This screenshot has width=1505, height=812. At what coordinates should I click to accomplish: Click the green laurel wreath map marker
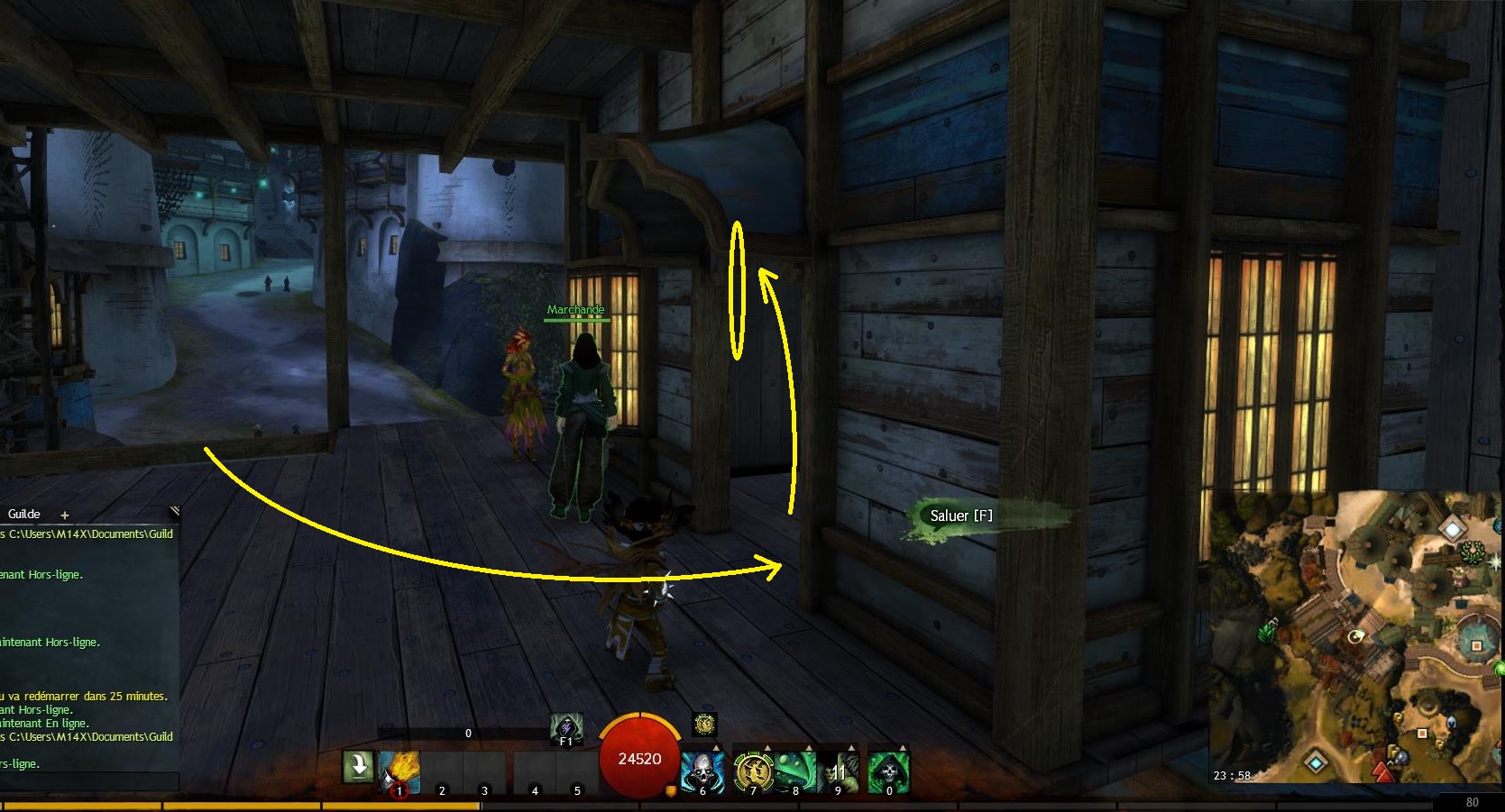(x=1472, y=552)
